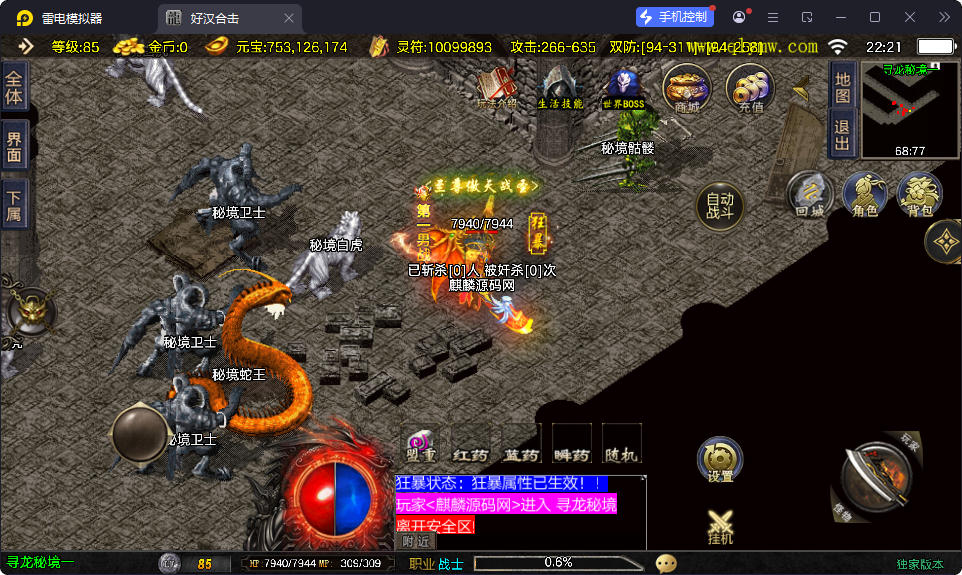Click the 地图 map button
The height and width of the screenshot is (575, 962).
pos(842,87)
